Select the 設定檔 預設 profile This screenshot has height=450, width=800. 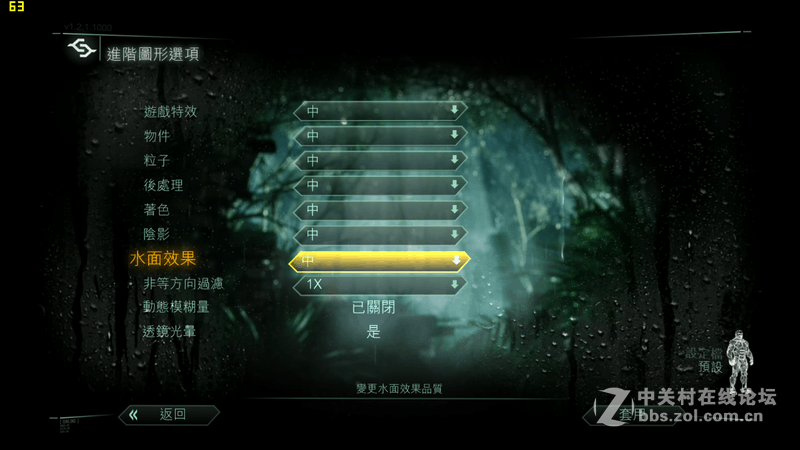point(709,361)
